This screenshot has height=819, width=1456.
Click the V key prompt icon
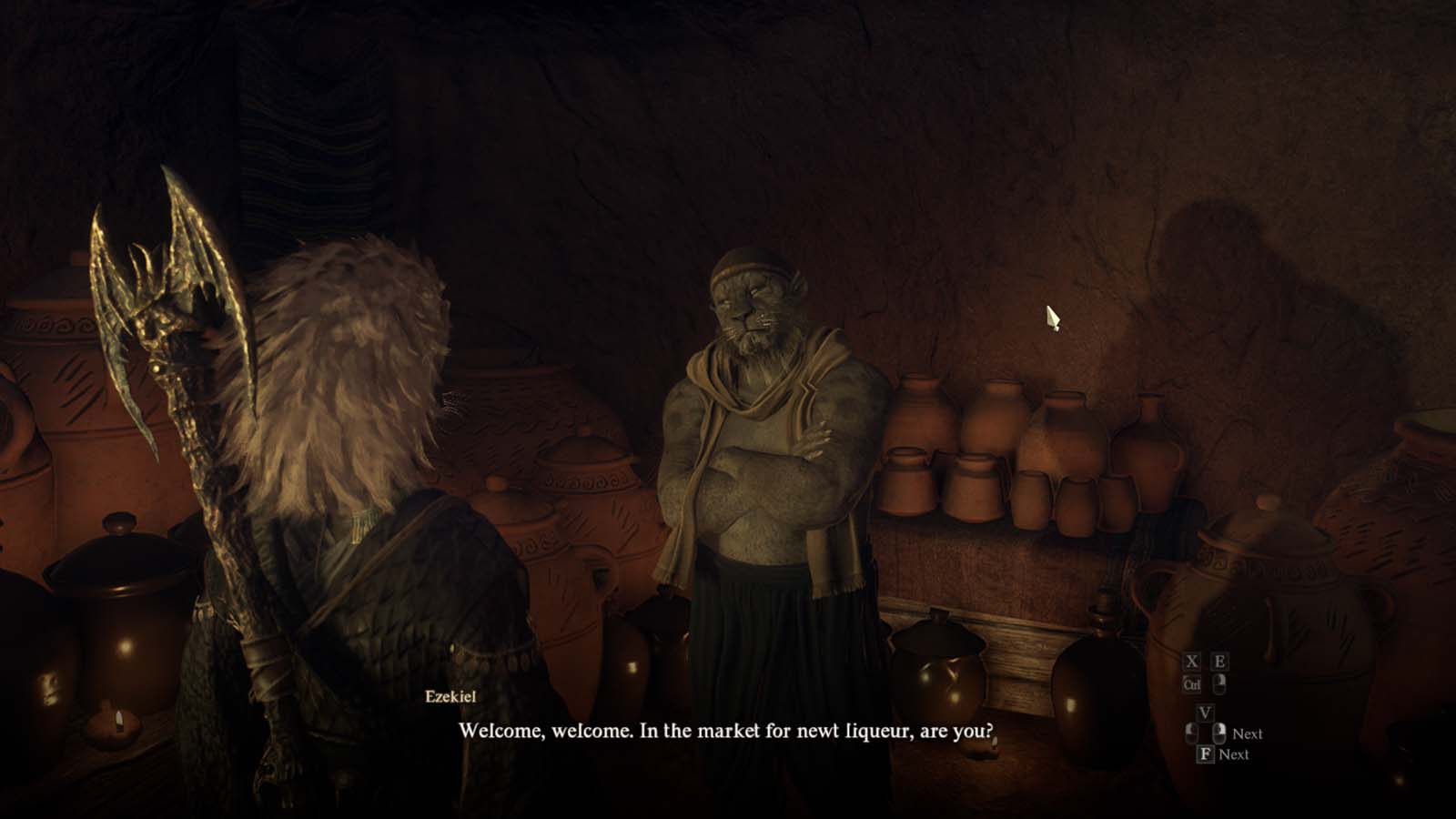point(1206,712)
